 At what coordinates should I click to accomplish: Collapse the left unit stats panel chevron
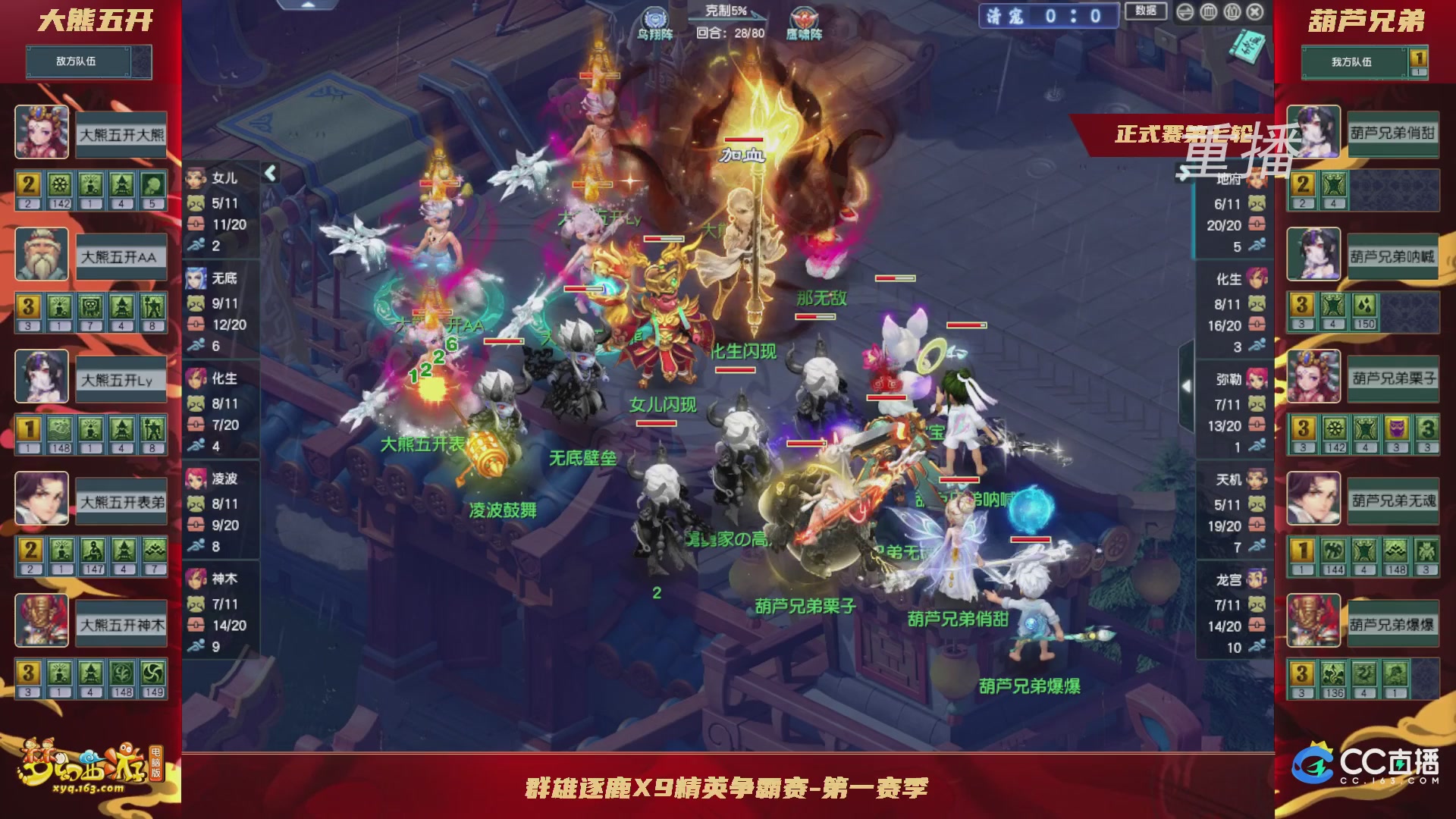click(x=271, y=173)
